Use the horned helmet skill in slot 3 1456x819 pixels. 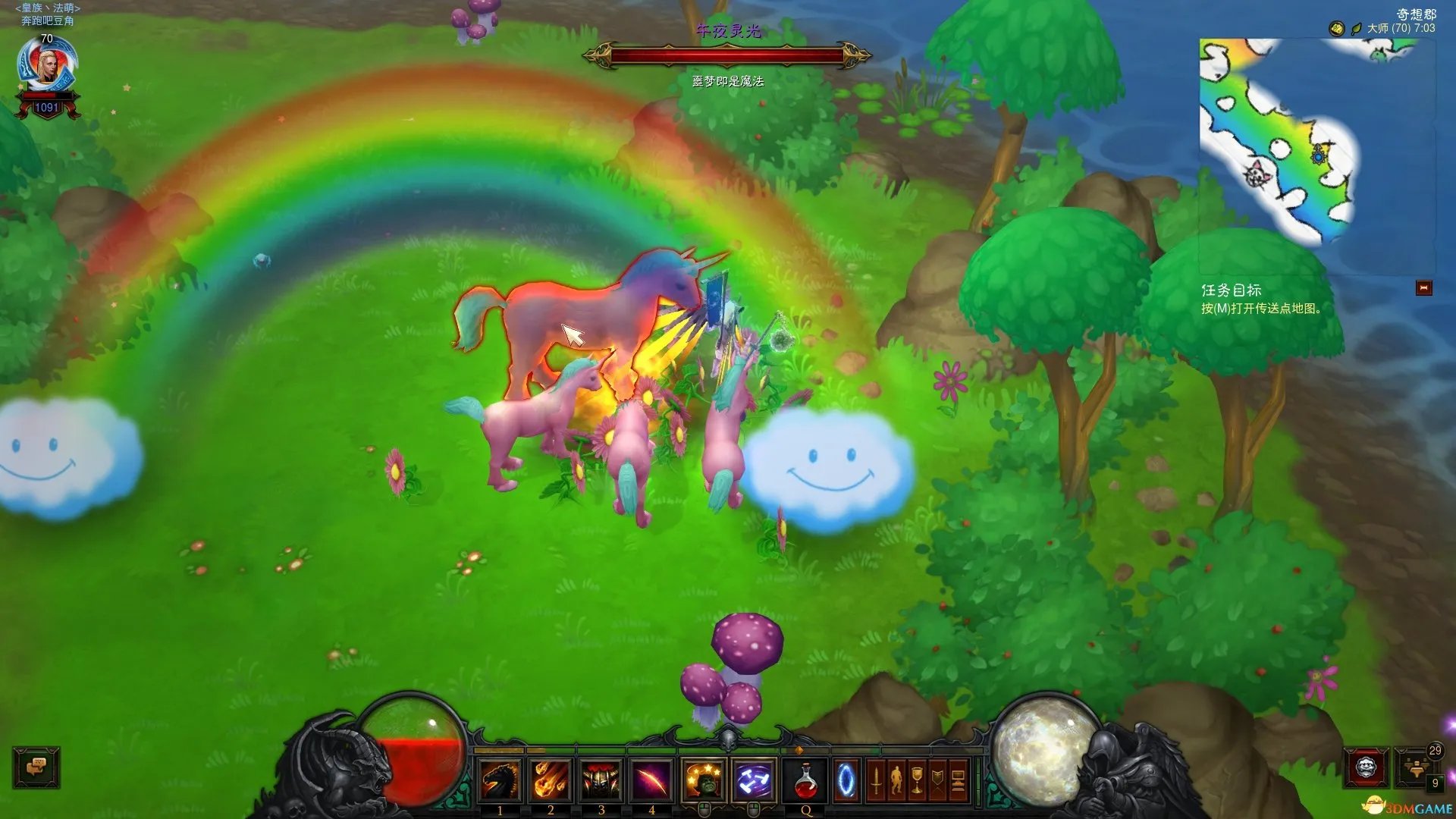601,780
